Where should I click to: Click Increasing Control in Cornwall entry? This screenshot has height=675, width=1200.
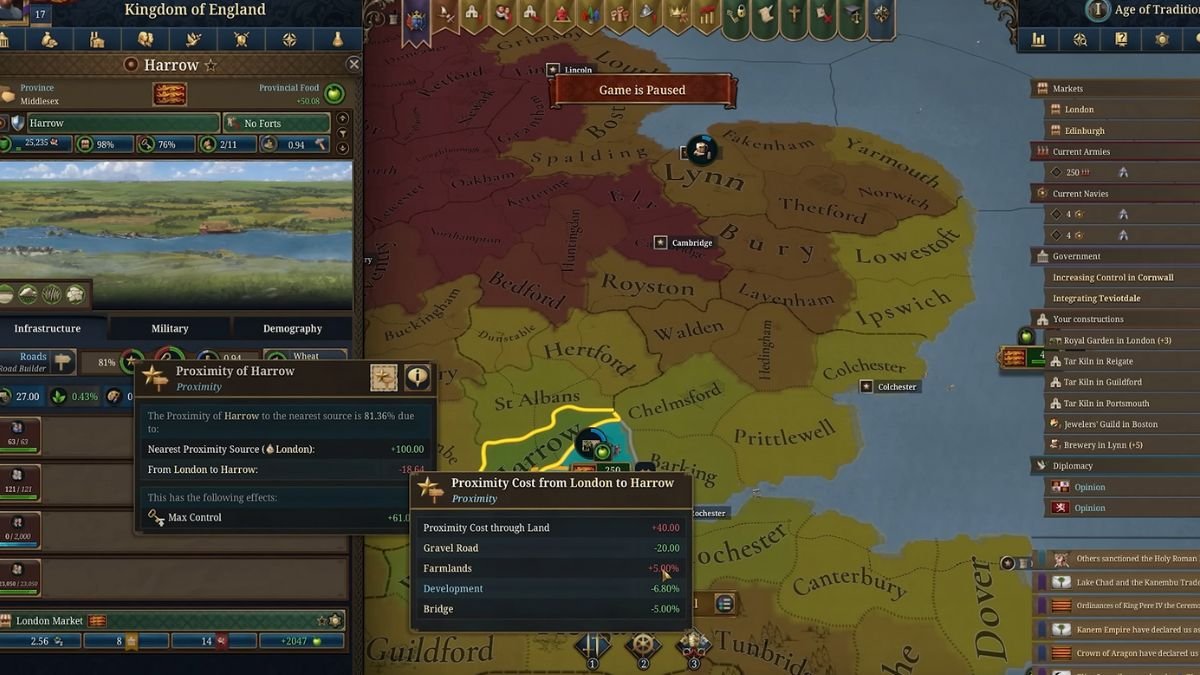coord(1112,277)
